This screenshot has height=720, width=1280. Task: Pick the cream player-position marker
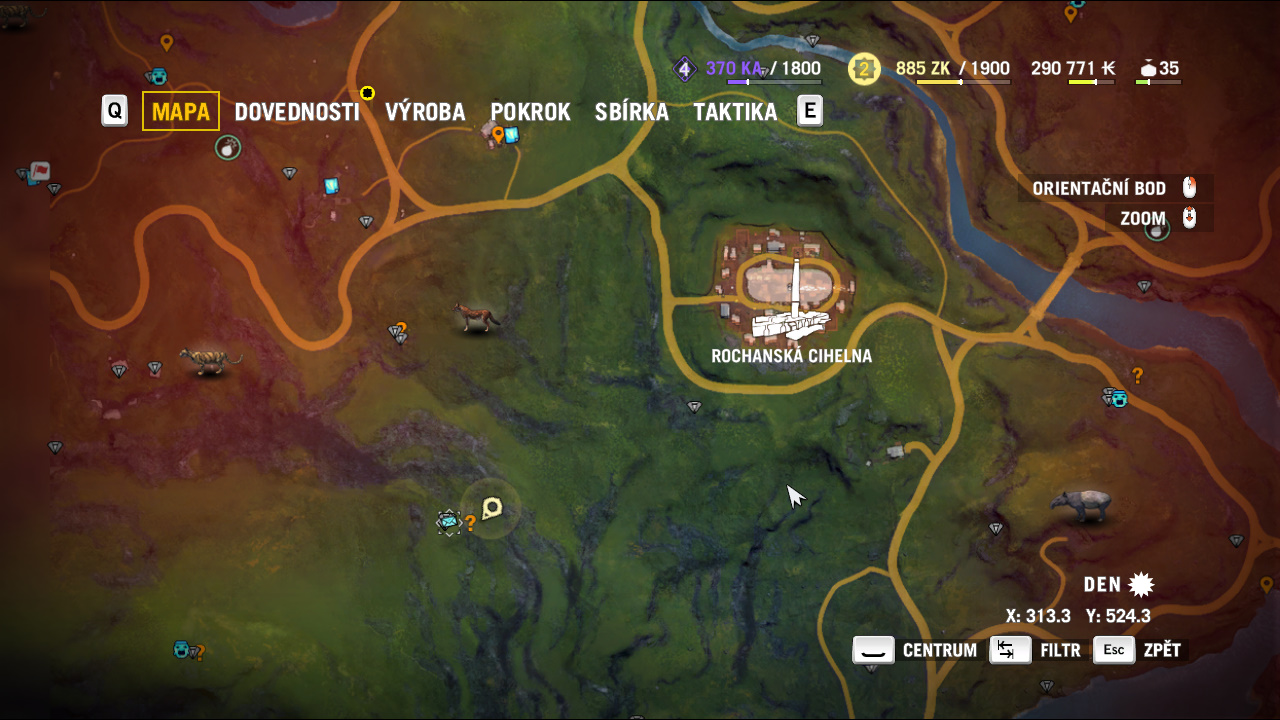pos(491,509)
